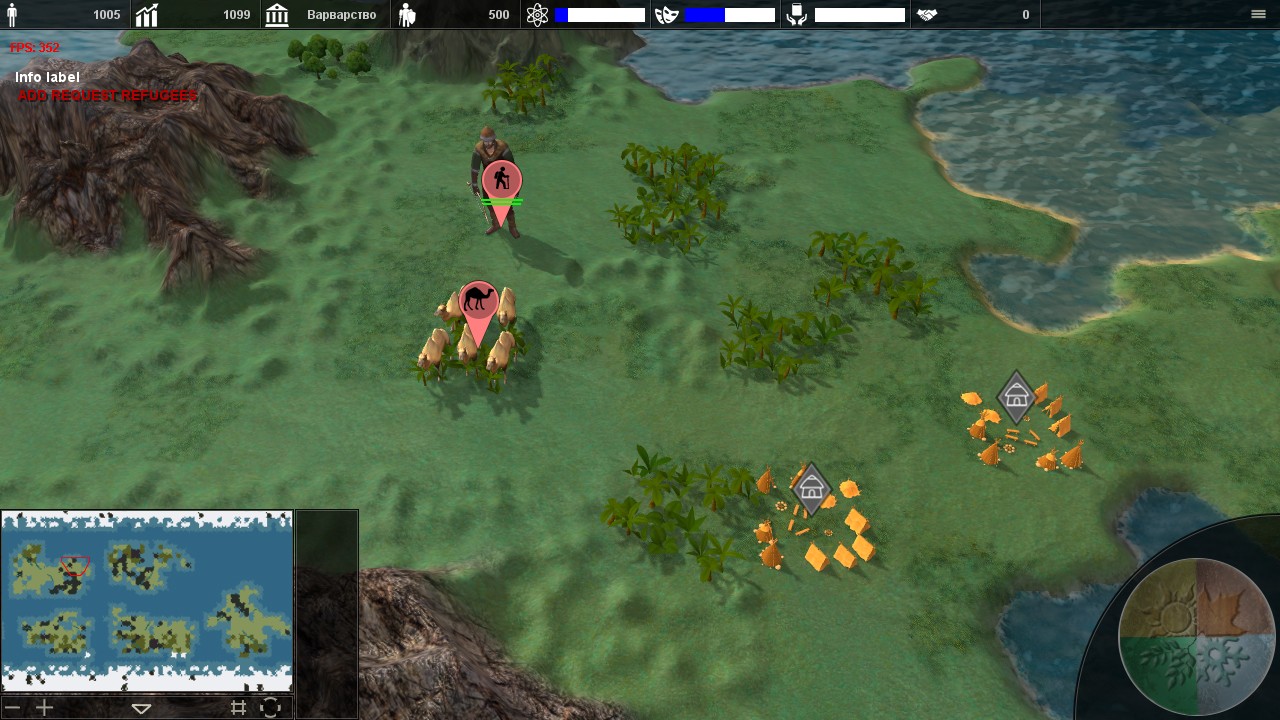Zoom out the minimap with minus button
Image resolution: width=1280 pixels, height=720 pixels.
click(13, 708)
